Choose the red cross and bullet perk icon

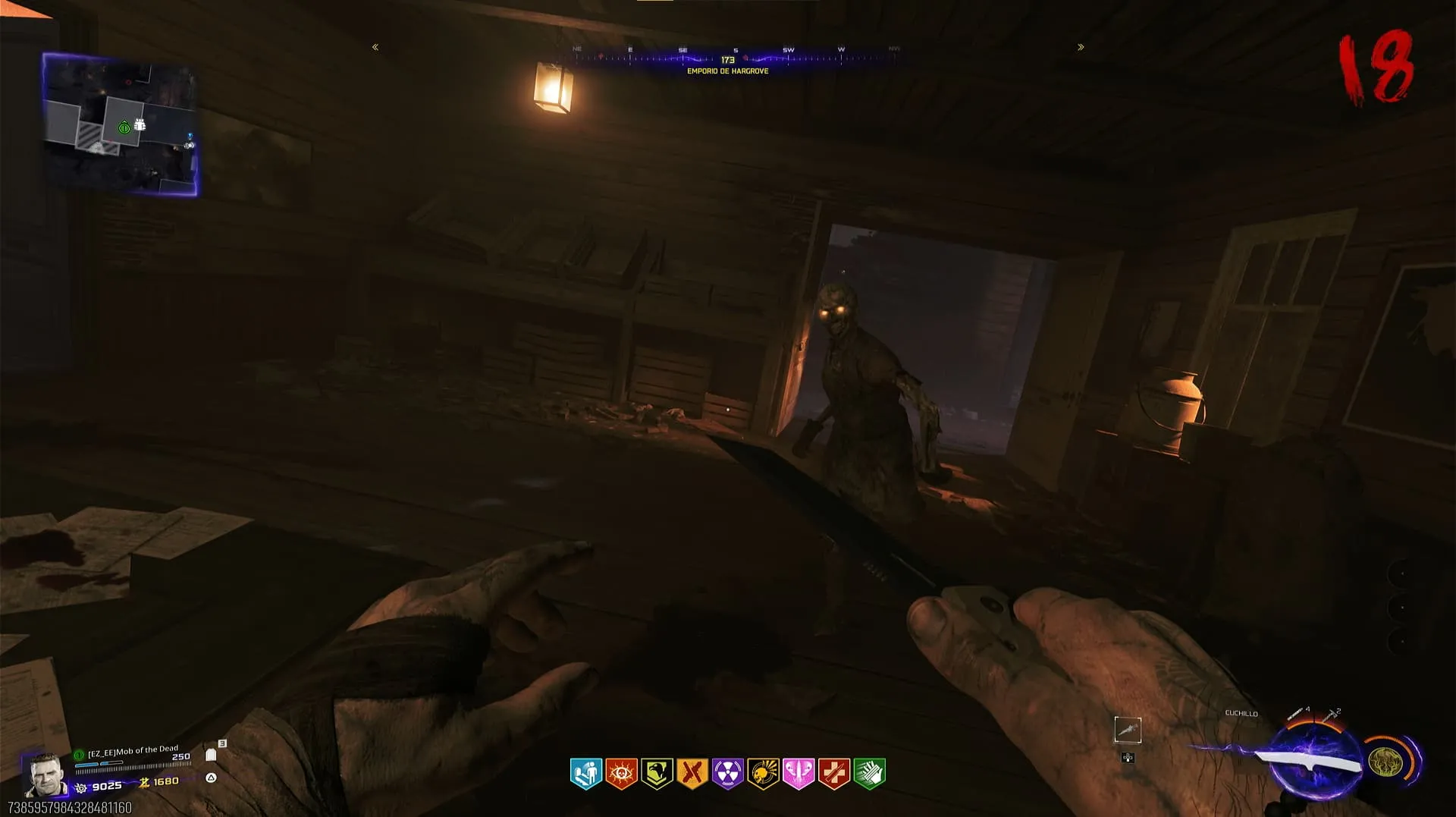tap(834, 774)
